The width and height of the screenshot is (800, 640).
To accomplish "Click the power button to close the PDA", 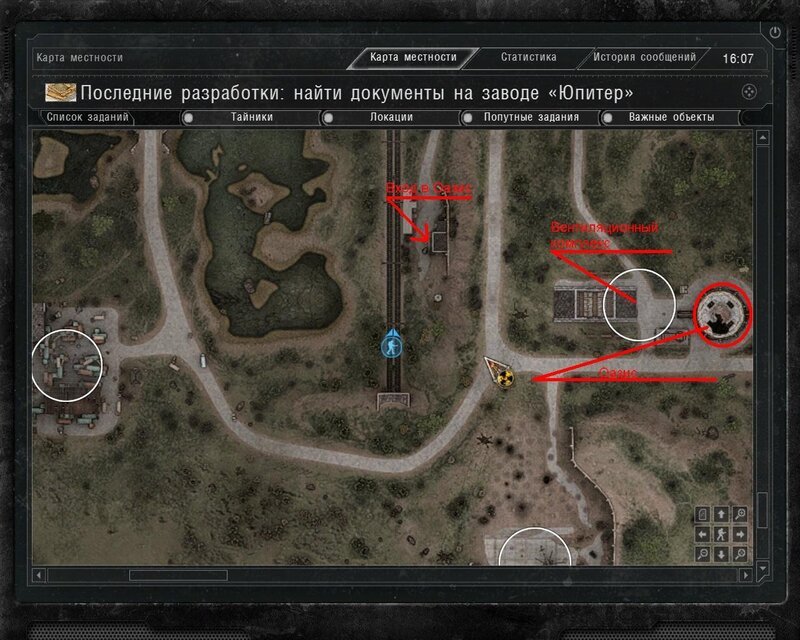I will pyautogui.click(x=775, y=33).
